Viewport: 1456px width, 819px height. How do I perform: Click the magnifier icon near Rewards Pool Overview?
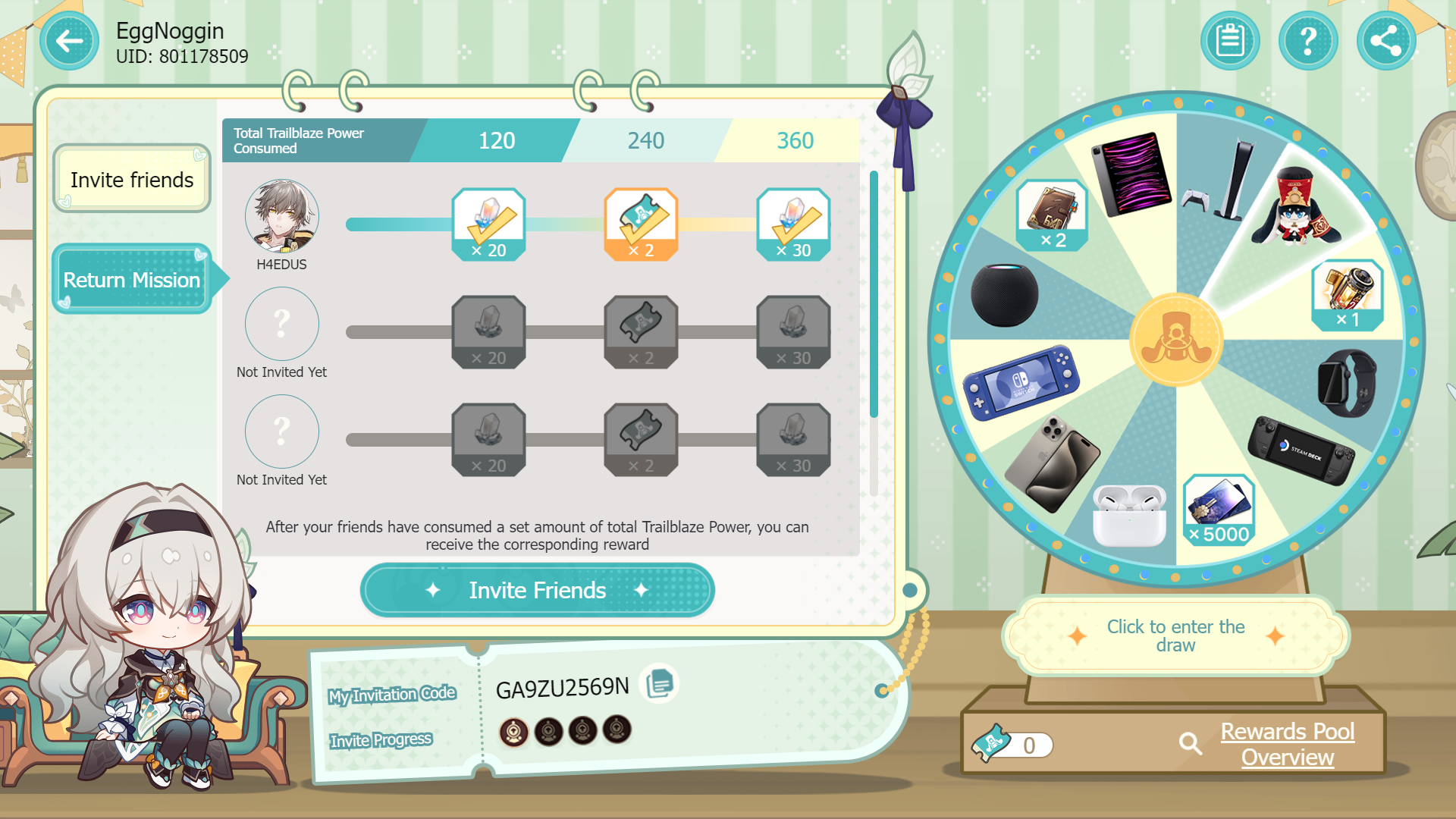(x=1190, y=745)
